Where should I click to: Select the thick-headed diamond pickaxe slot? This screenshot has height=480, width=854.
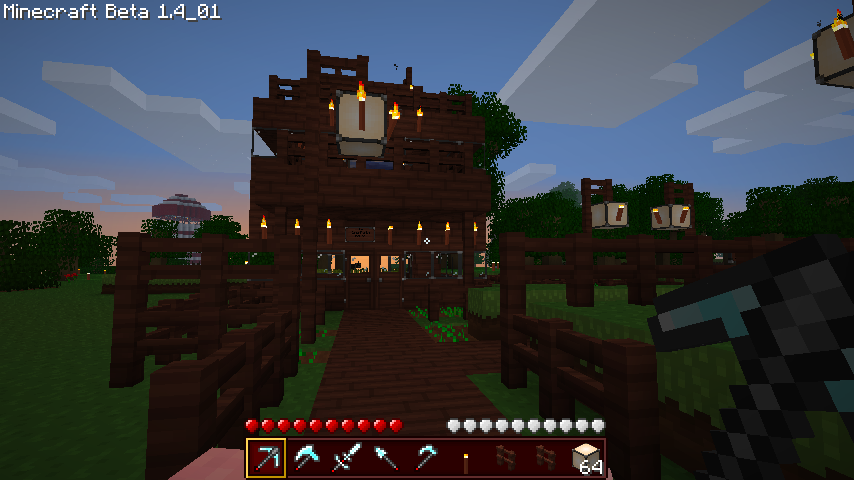click(306, 459)
